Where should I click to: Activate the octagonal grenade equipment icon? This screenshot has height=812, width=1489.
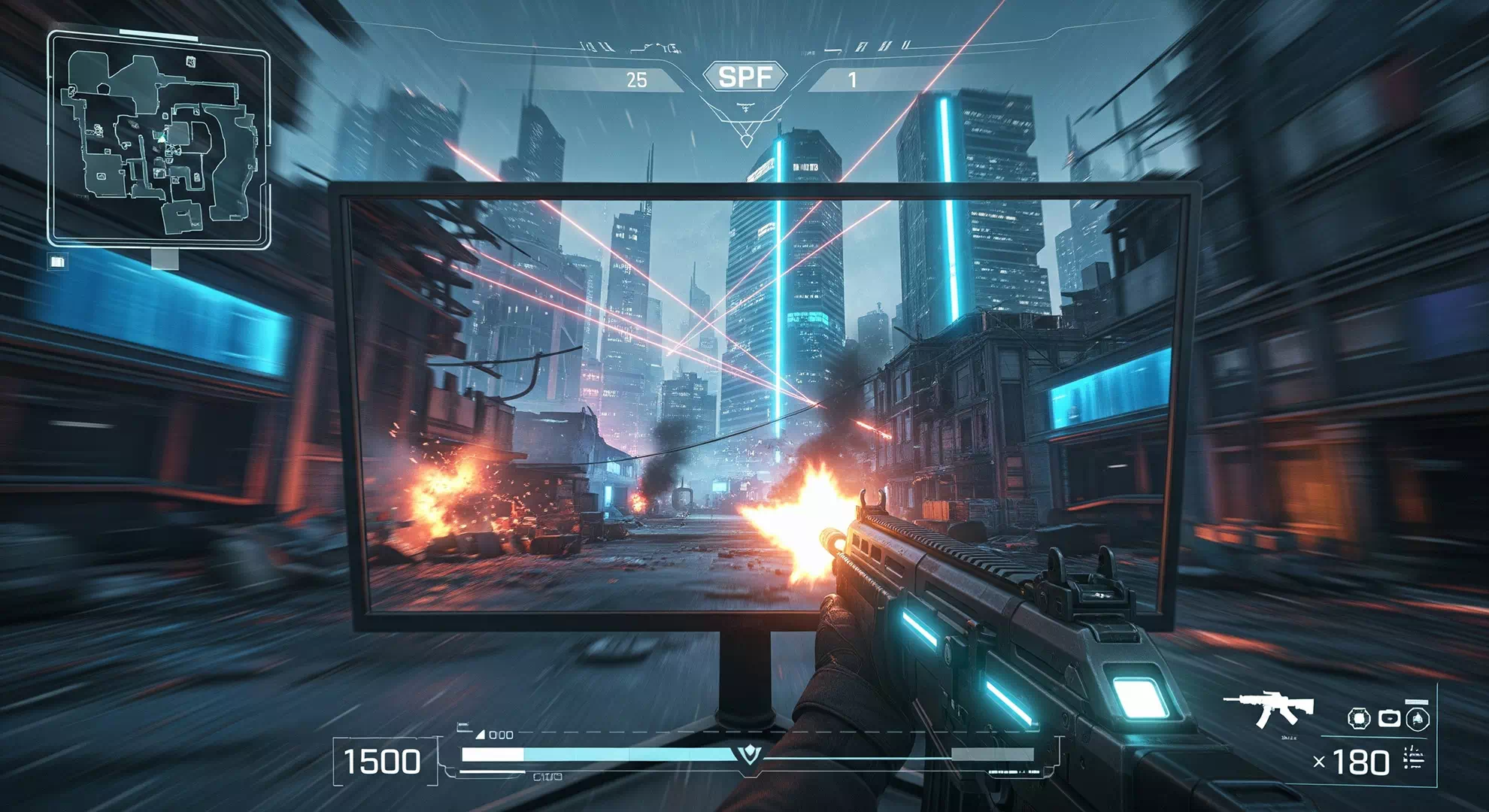[1359, 719]
